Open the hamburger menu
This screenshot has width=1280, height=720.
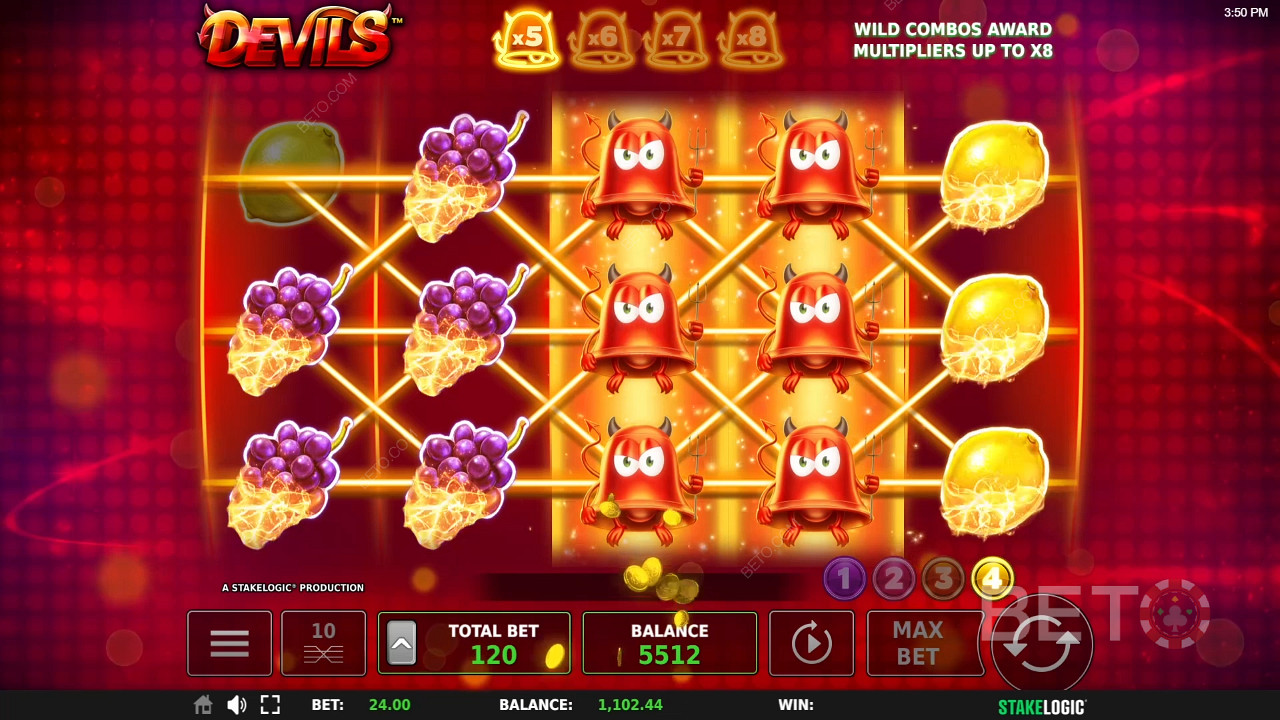point(229,643)
